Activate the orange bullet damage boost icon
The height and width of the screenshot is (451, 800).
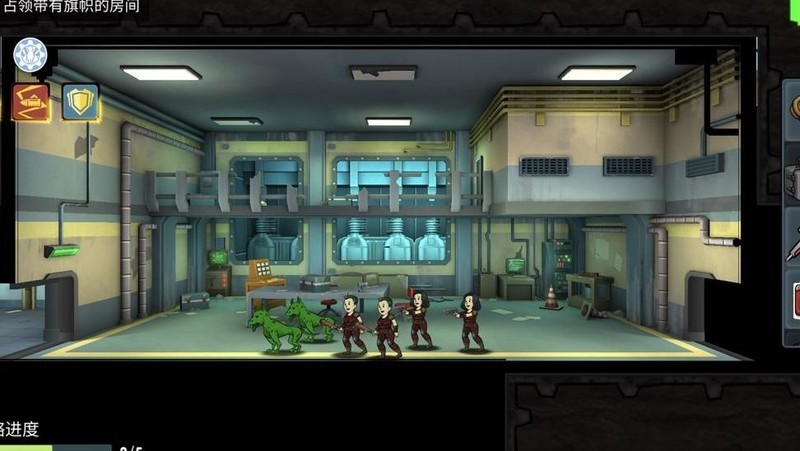pyautogui.click(x=30, y=101)
